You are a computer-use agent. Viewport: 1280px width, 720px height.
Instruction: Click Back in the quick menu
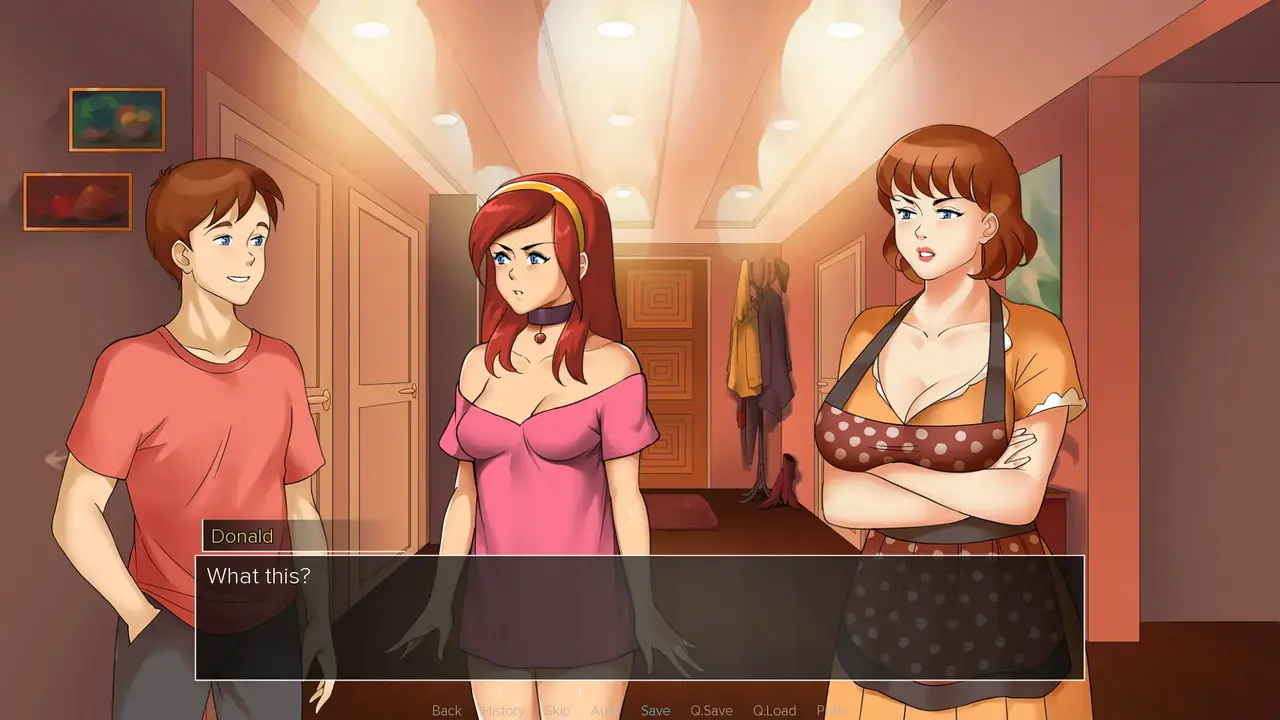click(447, 710)
